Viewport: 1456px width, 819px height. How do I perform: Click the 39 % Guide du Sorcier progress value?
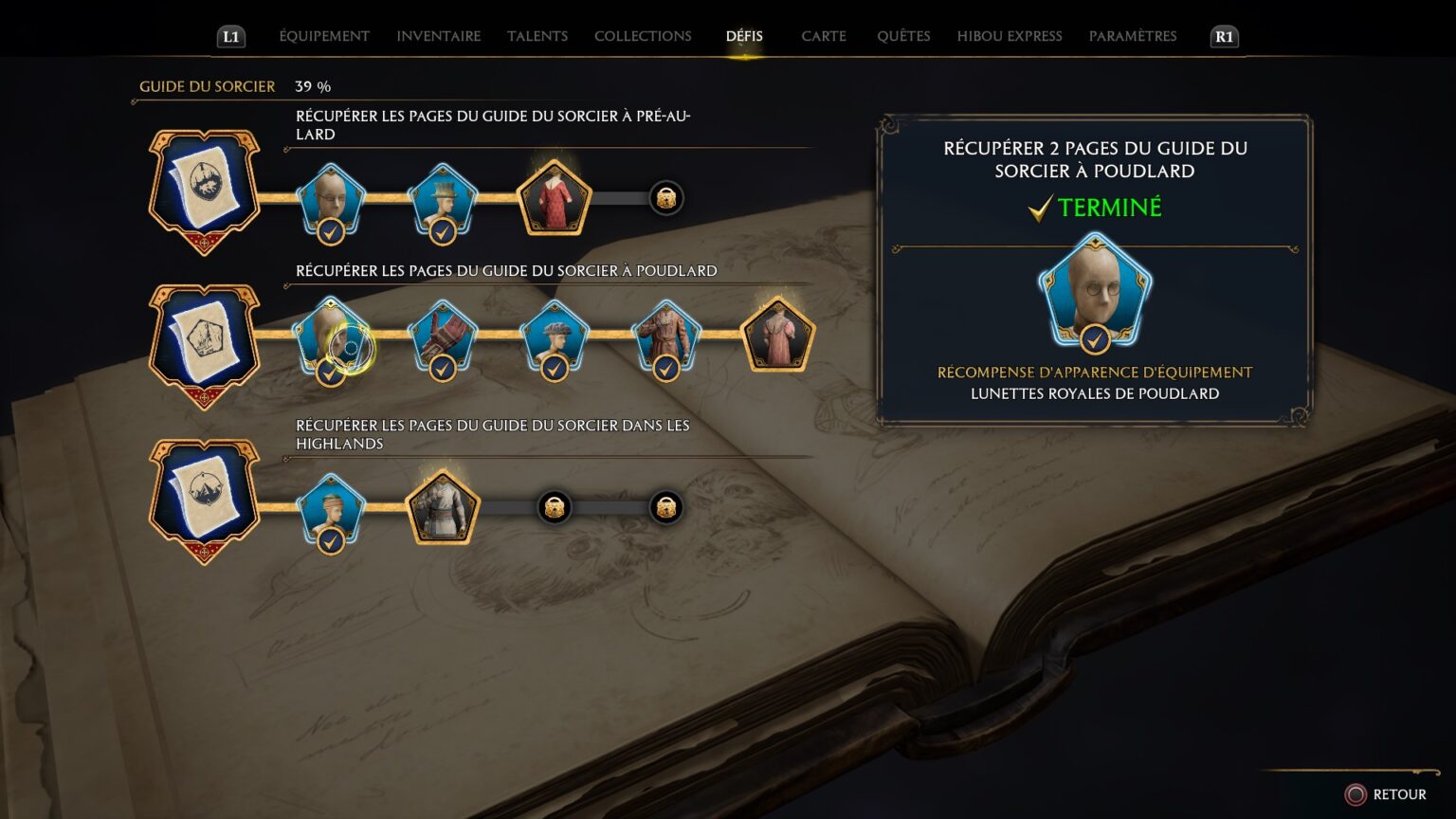pyautogui.click(x=312, y=86)
